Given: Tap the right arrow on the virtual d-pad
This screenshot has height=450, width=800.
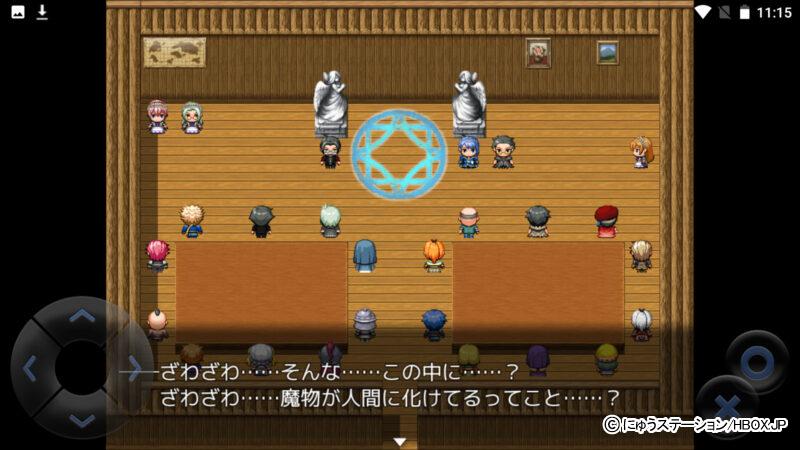Looking at the screenshot, I should click(134, 369).
